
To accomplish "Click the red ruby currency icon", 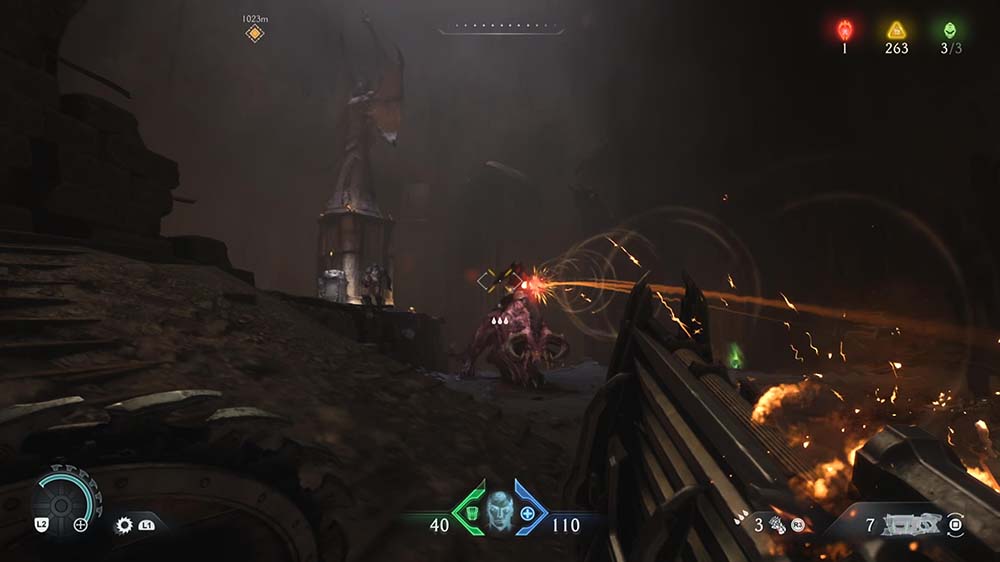I will (844, 29).
